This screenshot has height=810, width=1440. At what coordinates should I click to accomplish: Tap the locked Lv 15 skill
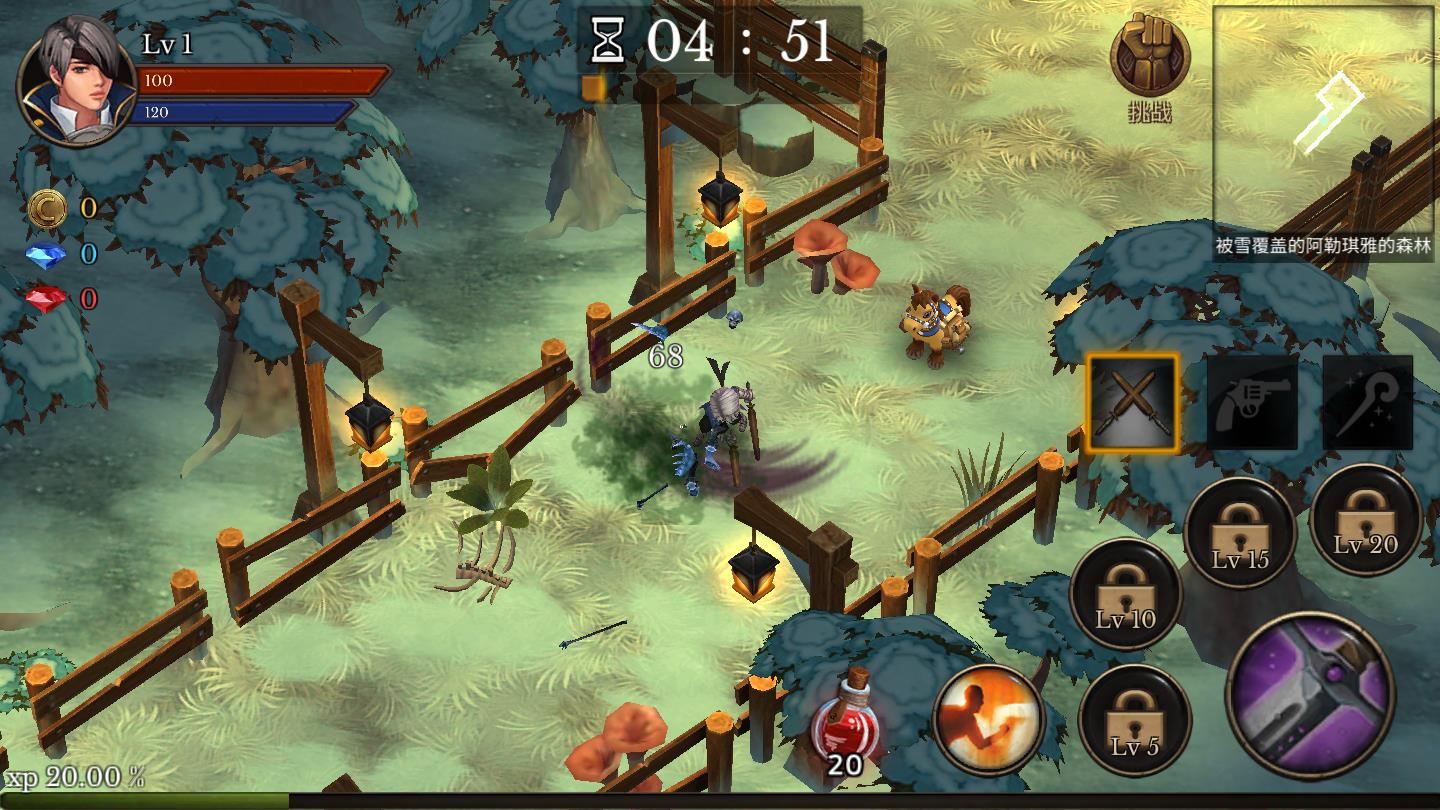[1240, 533]
